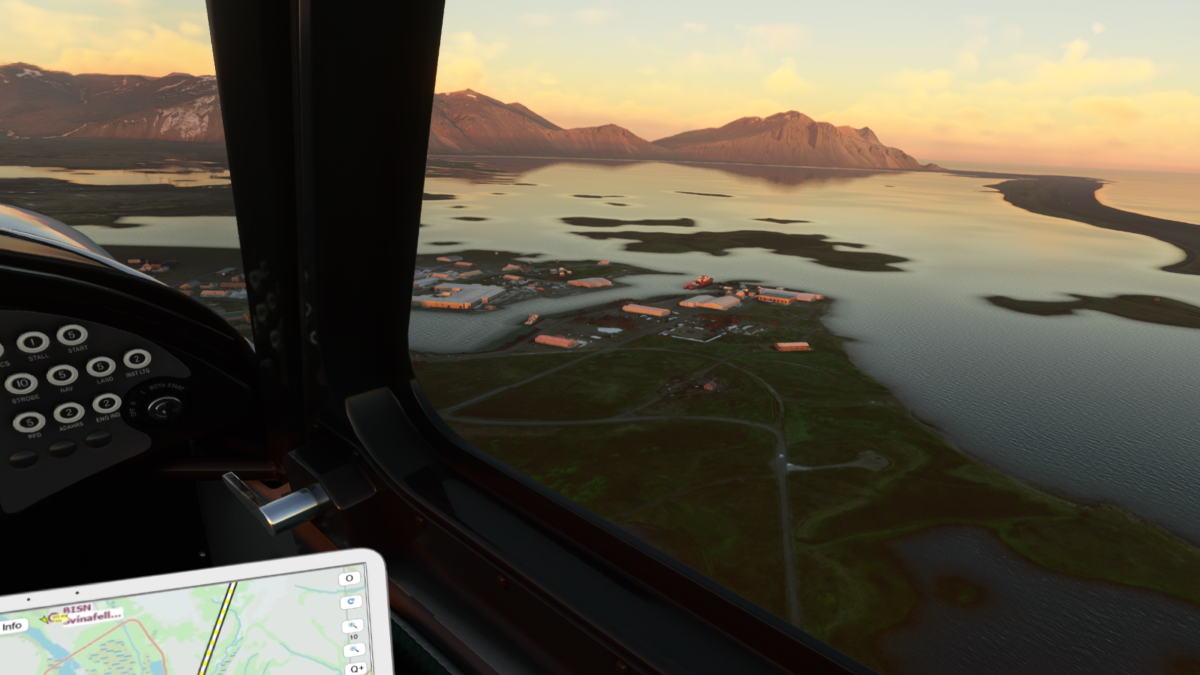Tap the Q+ button on the tablet
1200x675 pixels.
click(355, 667)
